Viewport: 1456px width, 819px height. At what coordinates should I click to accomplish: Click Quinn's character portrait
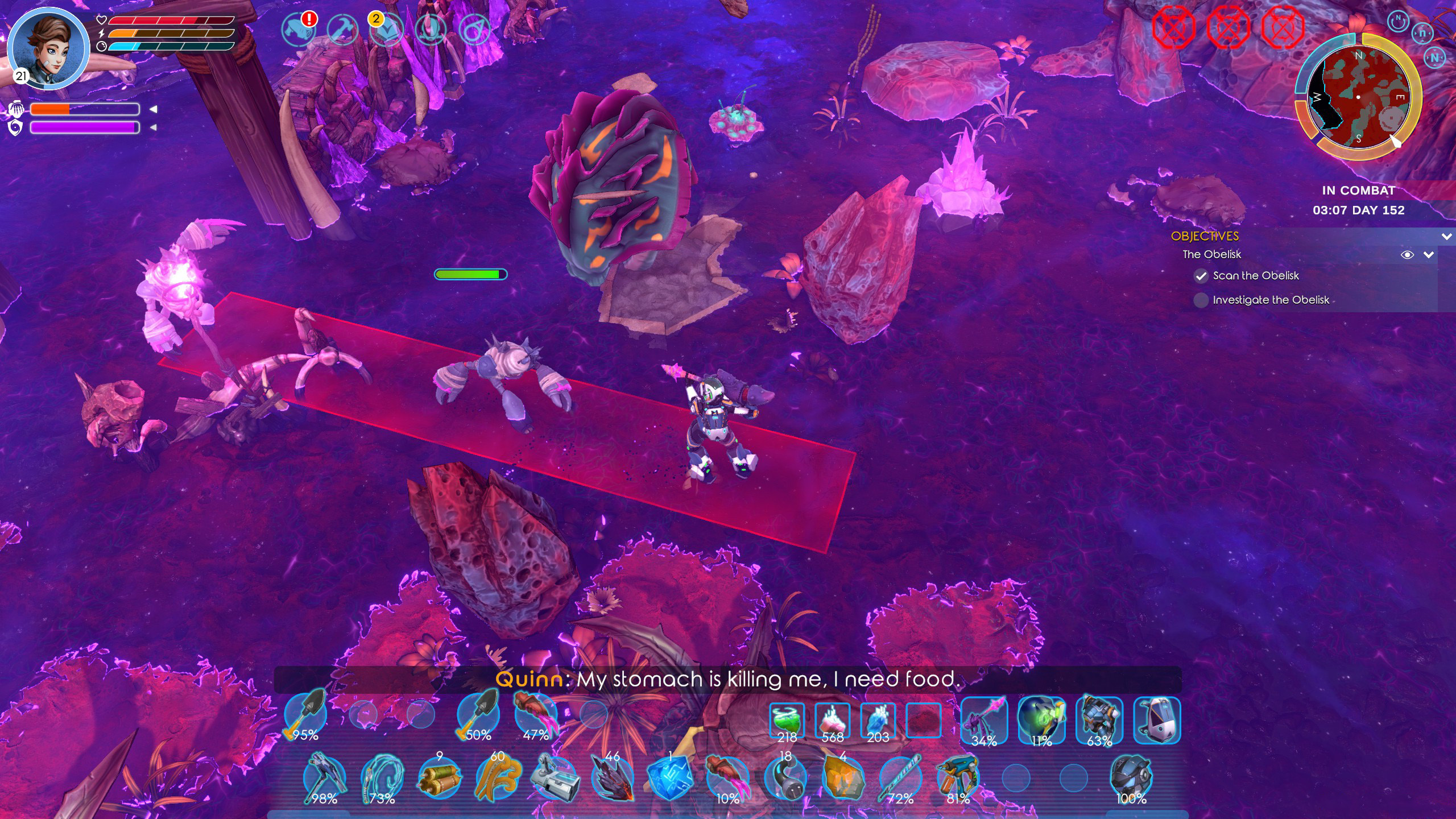(x=48, y=49)
